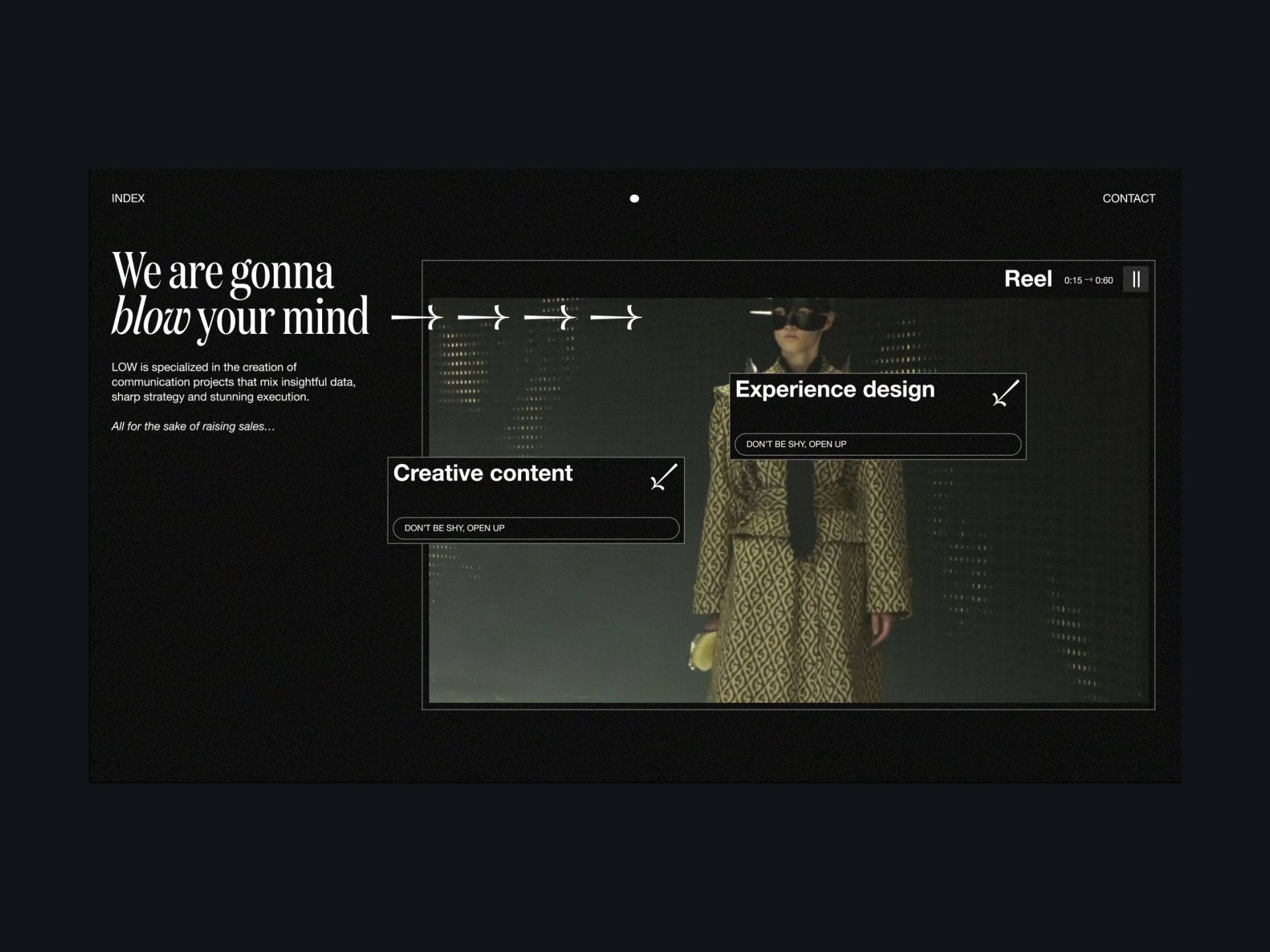This screenshot has height=952, width=1270.
Task: Click the 0:15 to 0:60 time progress display
Action: (1088, 280)
